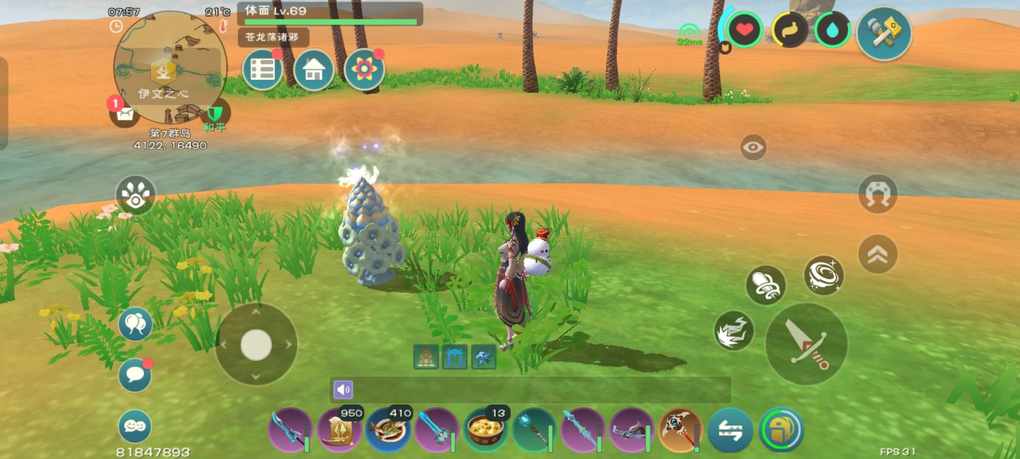Tap the hotbar swap arrows button
Viewport: 1020px width, 459px height.
[730, 430]
